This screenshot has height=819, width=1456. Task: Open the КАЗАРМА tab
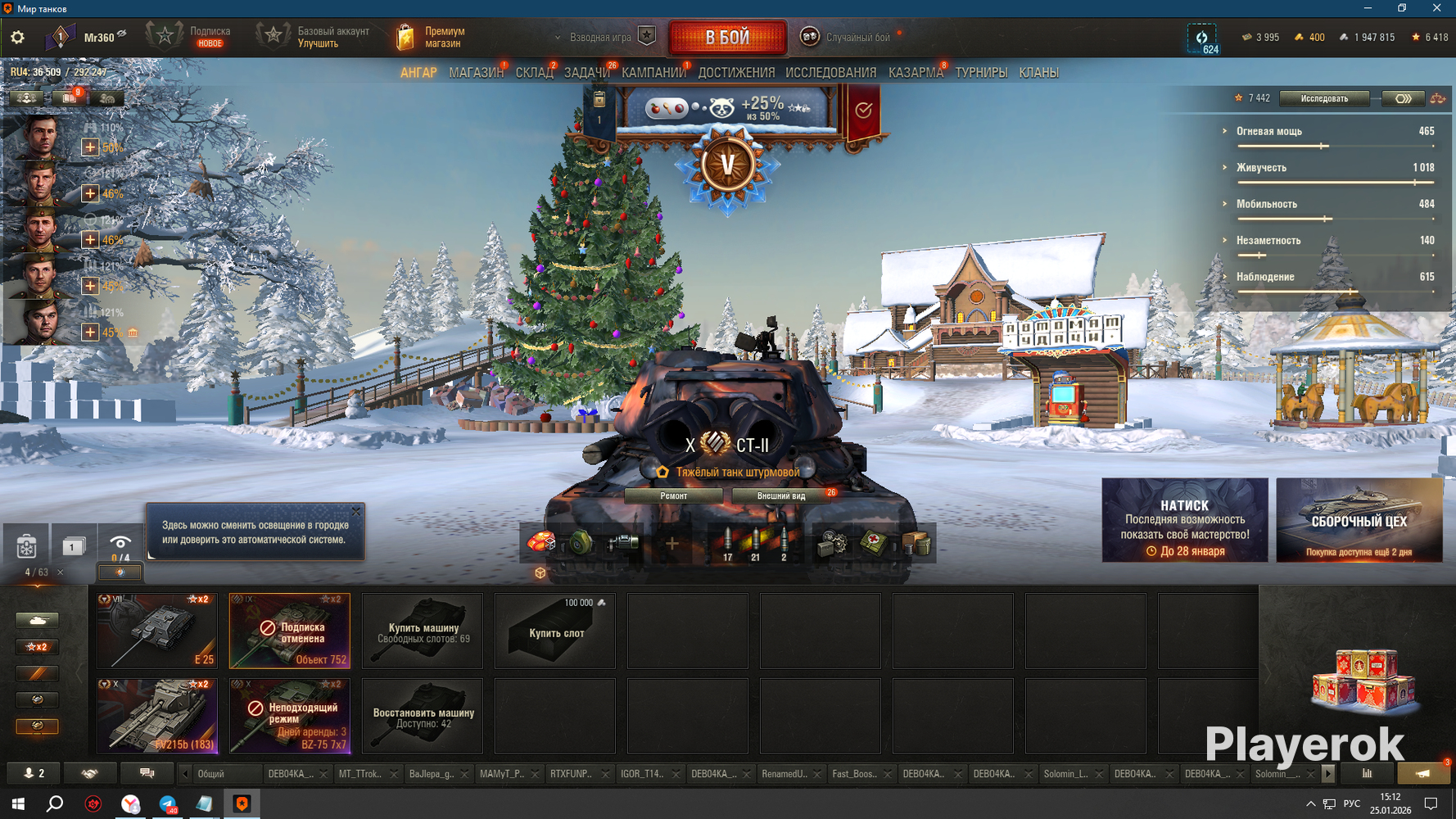coord(915,73)
